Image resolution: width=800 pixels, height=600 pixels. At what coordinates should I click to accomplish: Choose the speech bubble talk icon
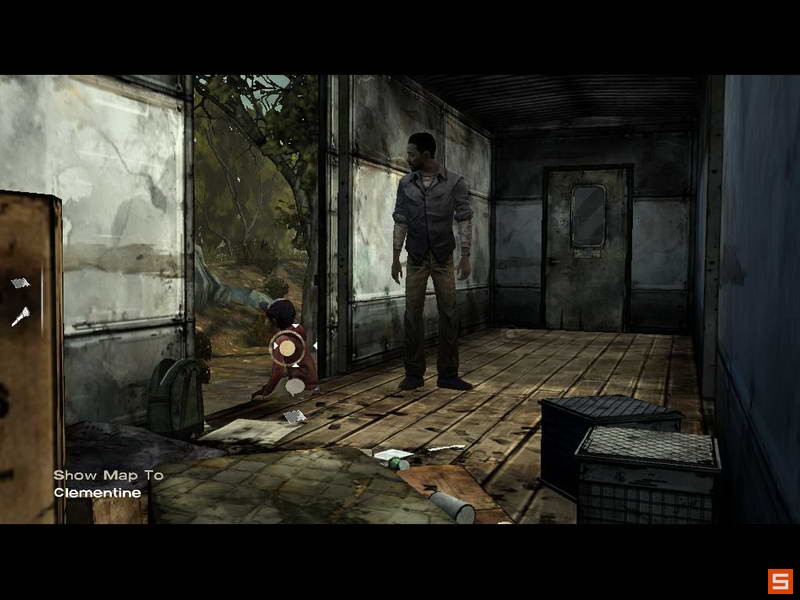295,385
